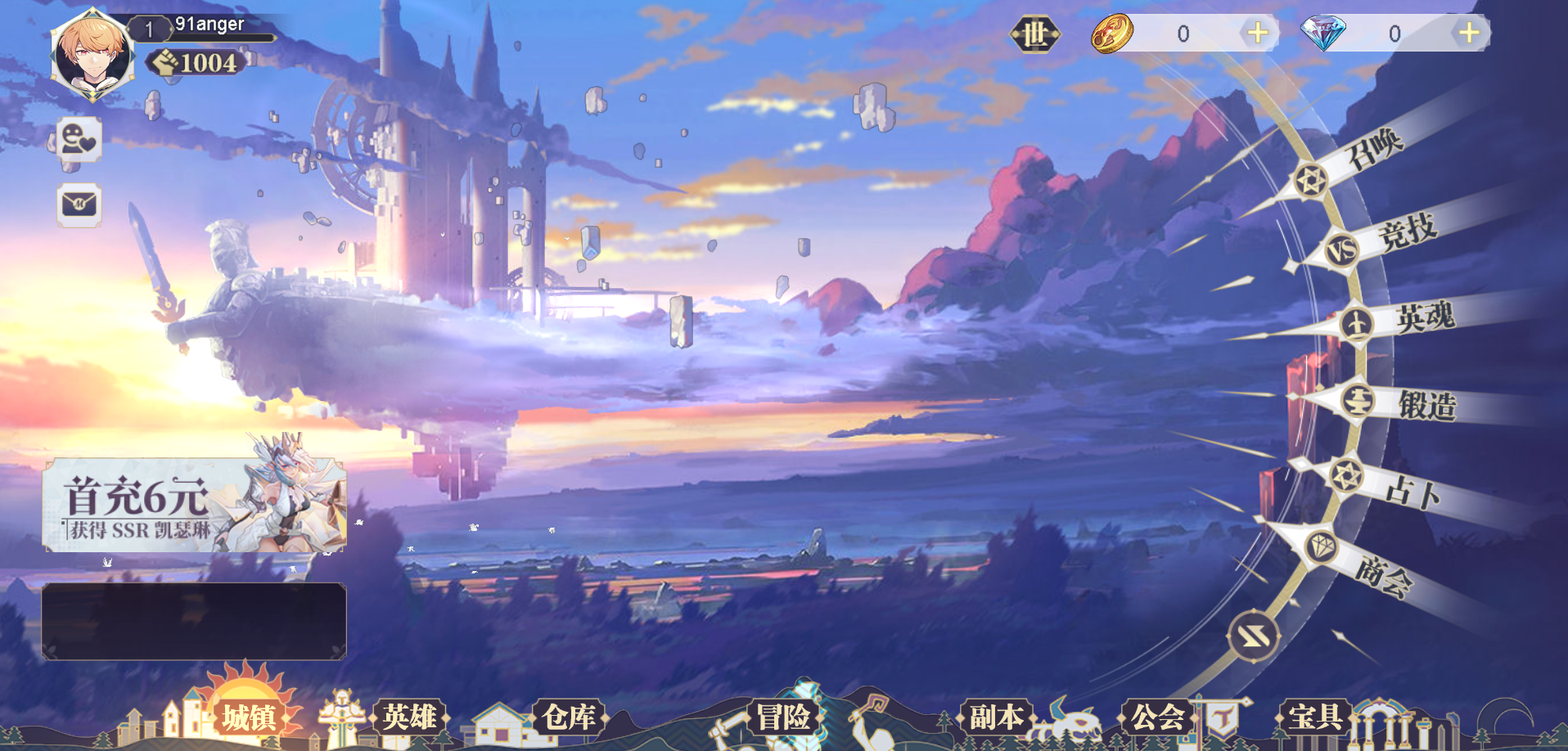Open the 公会 guild tab
Viewport: 1568px width, 751px height.
(x=1157, y=717)
